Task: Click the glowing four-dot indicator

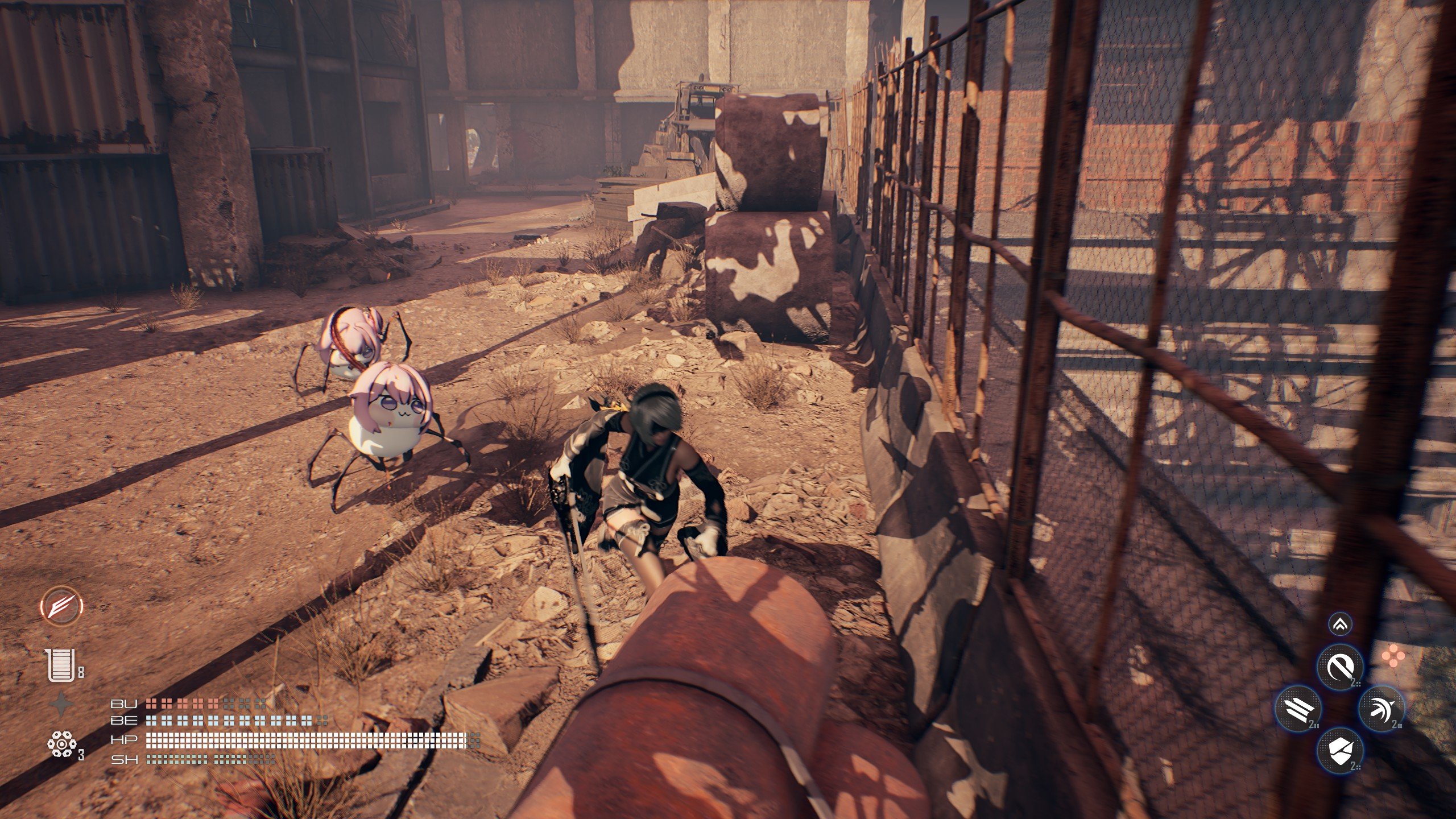Action: tap(1393, 659)
